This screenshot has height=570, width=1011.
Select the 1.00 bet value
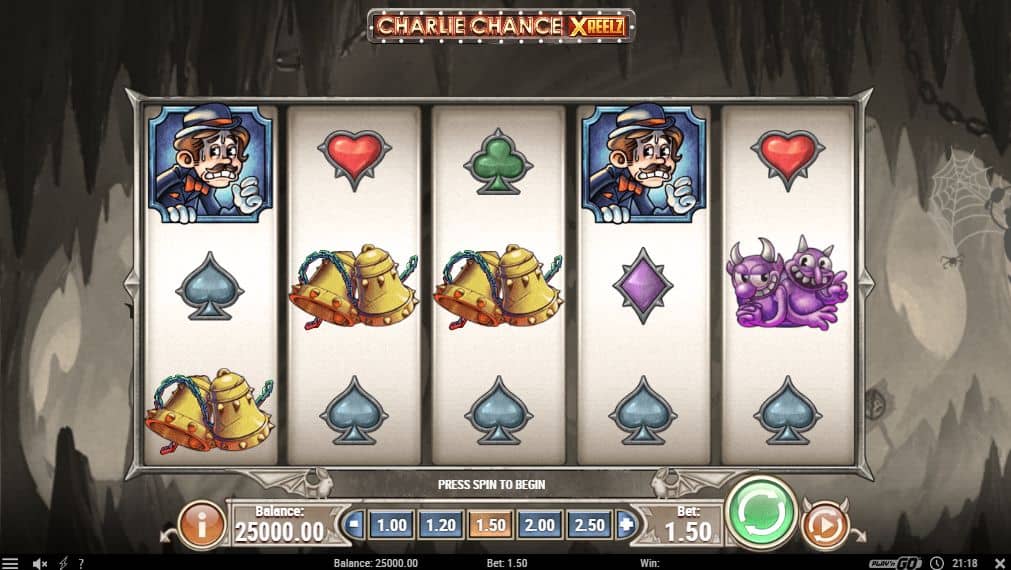click(390, 524)
